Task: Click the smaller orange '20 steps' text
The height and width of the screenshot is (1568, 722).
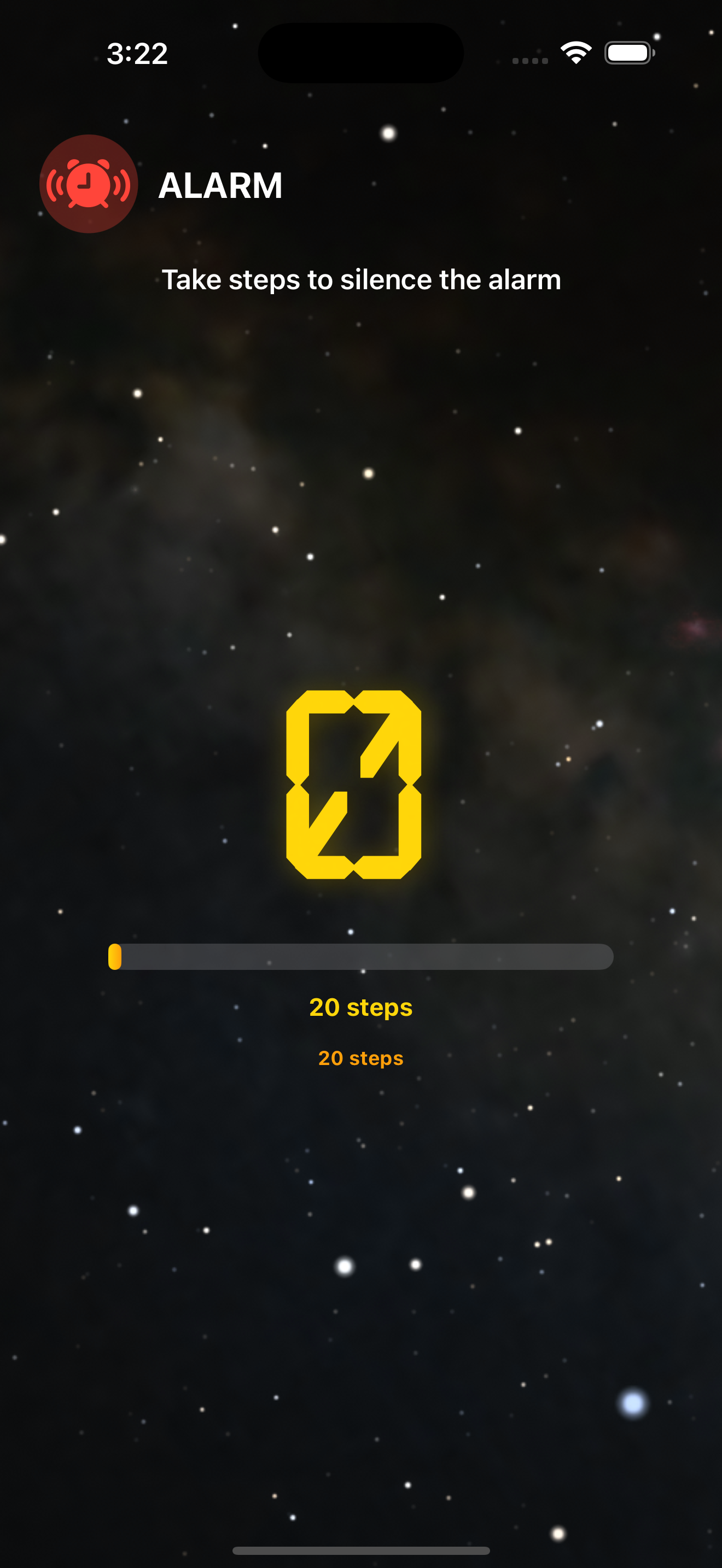Action: [x=361, y=1058]
